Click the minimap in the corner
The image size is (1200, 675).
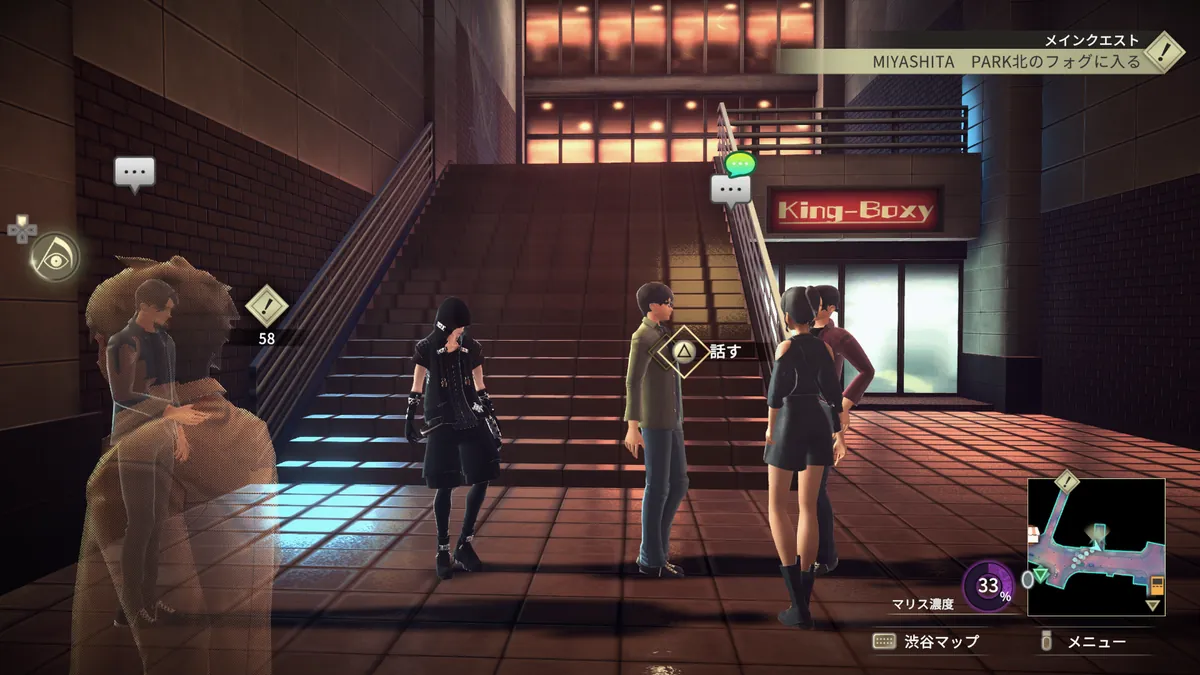coord(1096,547)
